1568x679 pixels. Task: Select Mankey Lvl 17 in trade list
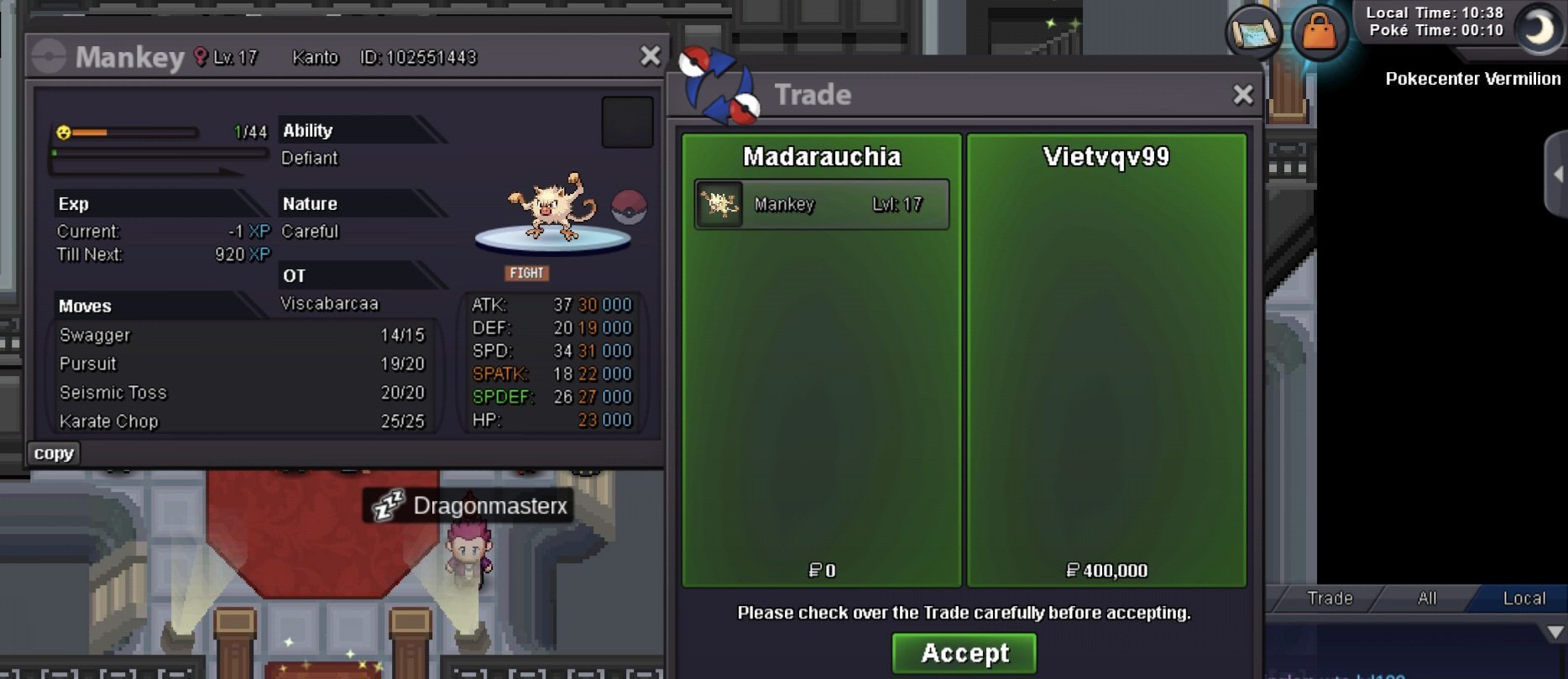[821, 204]
